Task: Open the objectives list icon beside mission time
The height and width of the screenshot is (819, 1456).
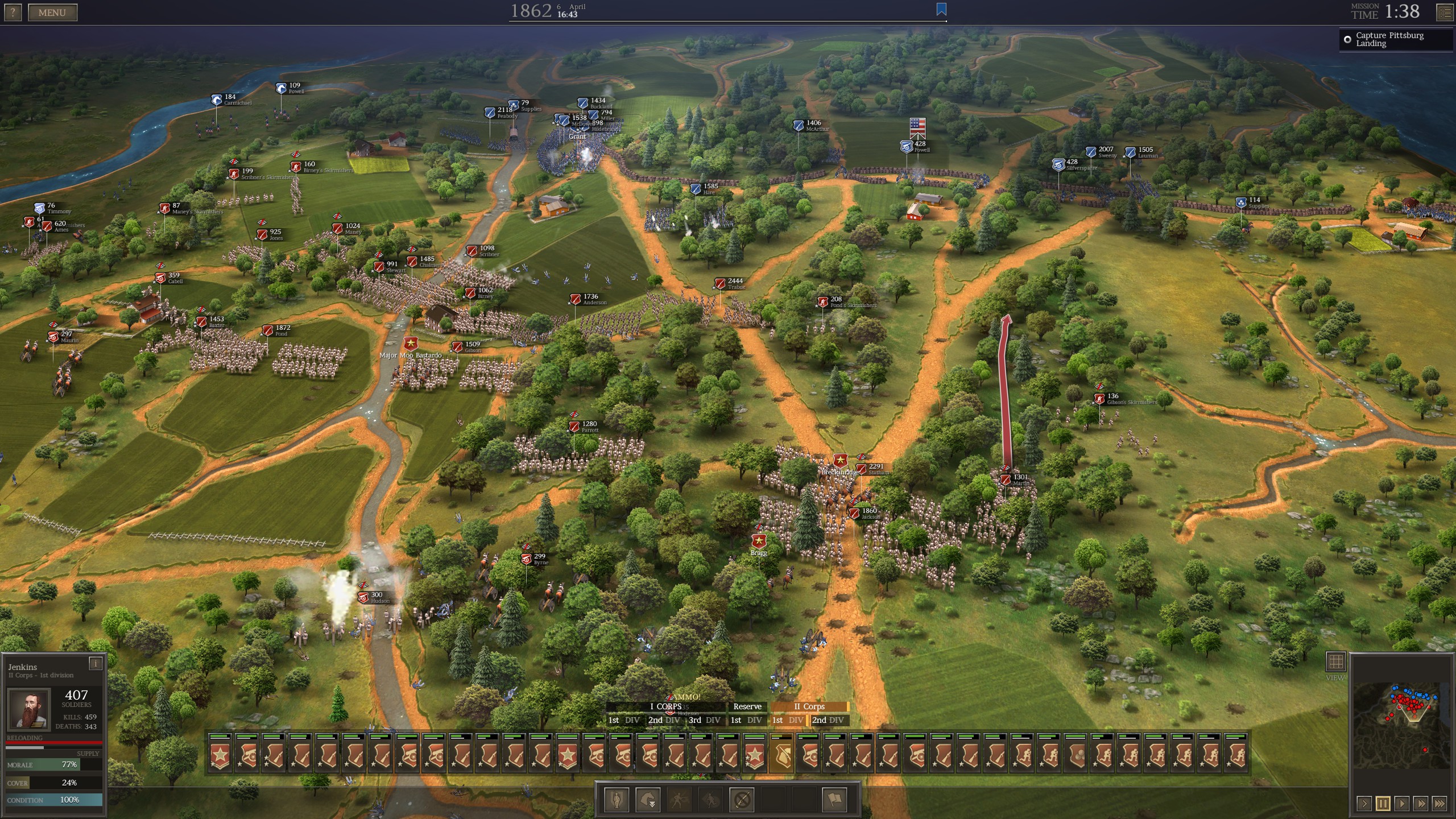Action: click(1445, 12)
